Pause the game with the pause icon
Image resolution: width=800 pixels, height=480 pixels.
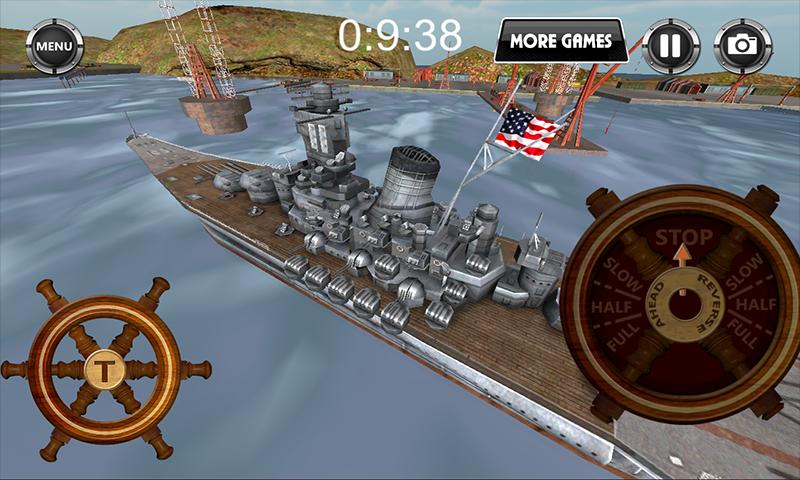(666, 45)
